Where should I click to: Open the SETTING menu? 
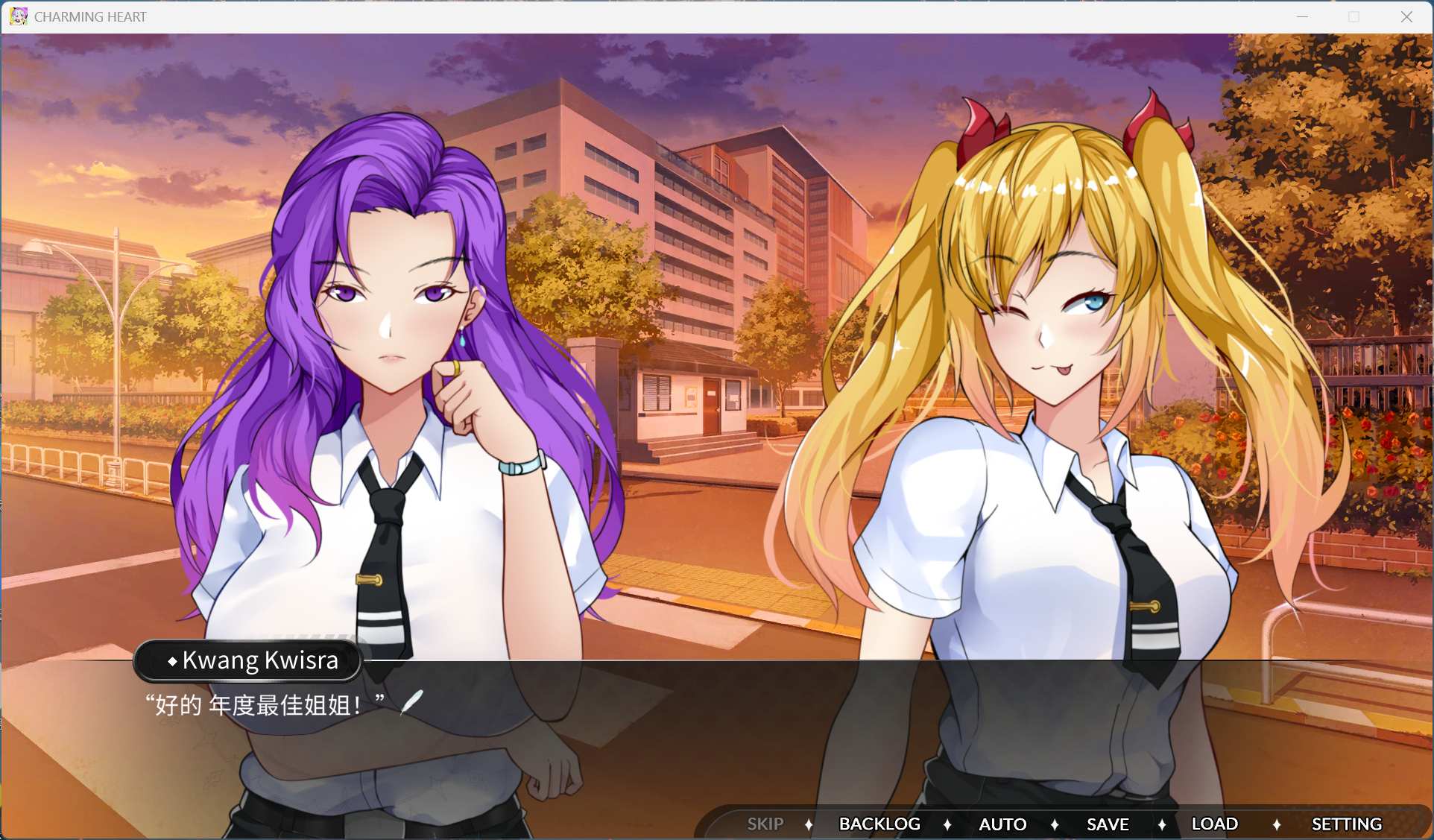(x=1346, y=824)
